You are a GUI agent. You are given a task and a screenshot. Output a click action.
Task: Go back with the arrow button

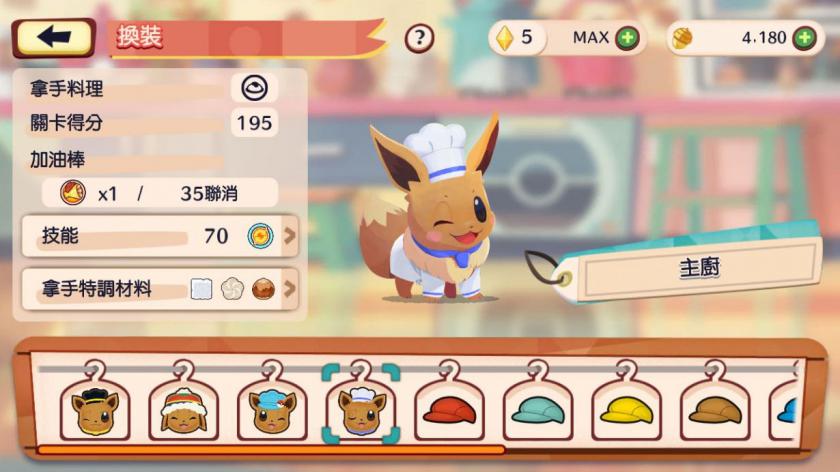point(54,38)
